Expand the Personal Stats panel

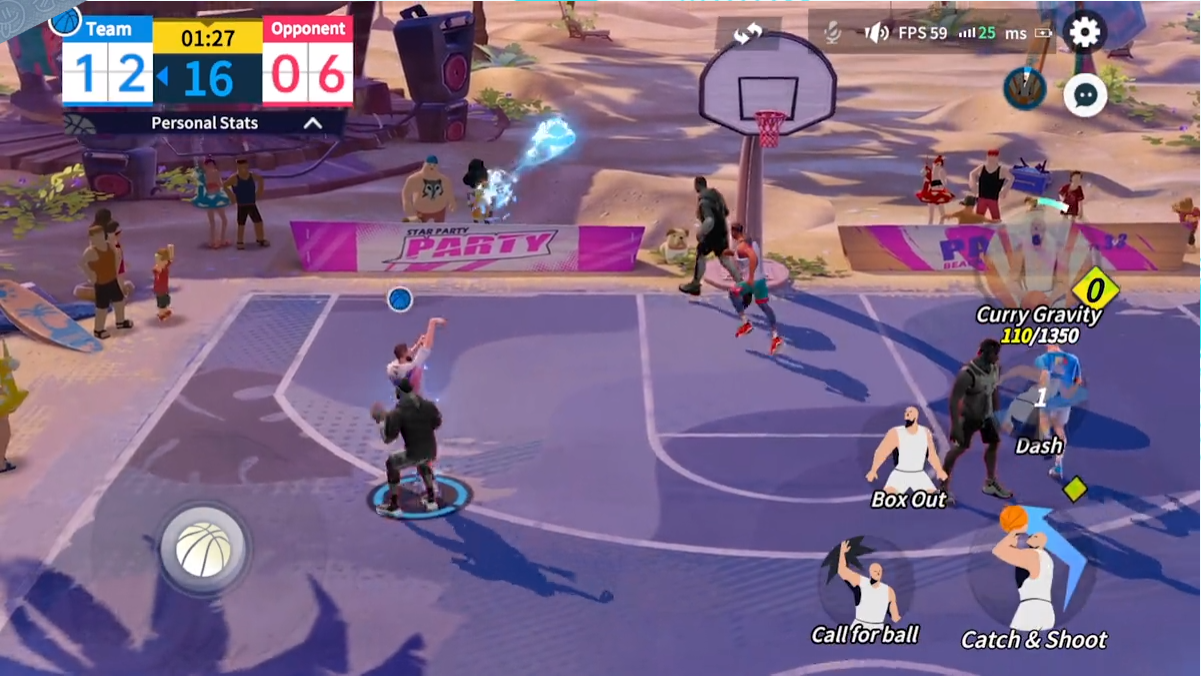312,123
